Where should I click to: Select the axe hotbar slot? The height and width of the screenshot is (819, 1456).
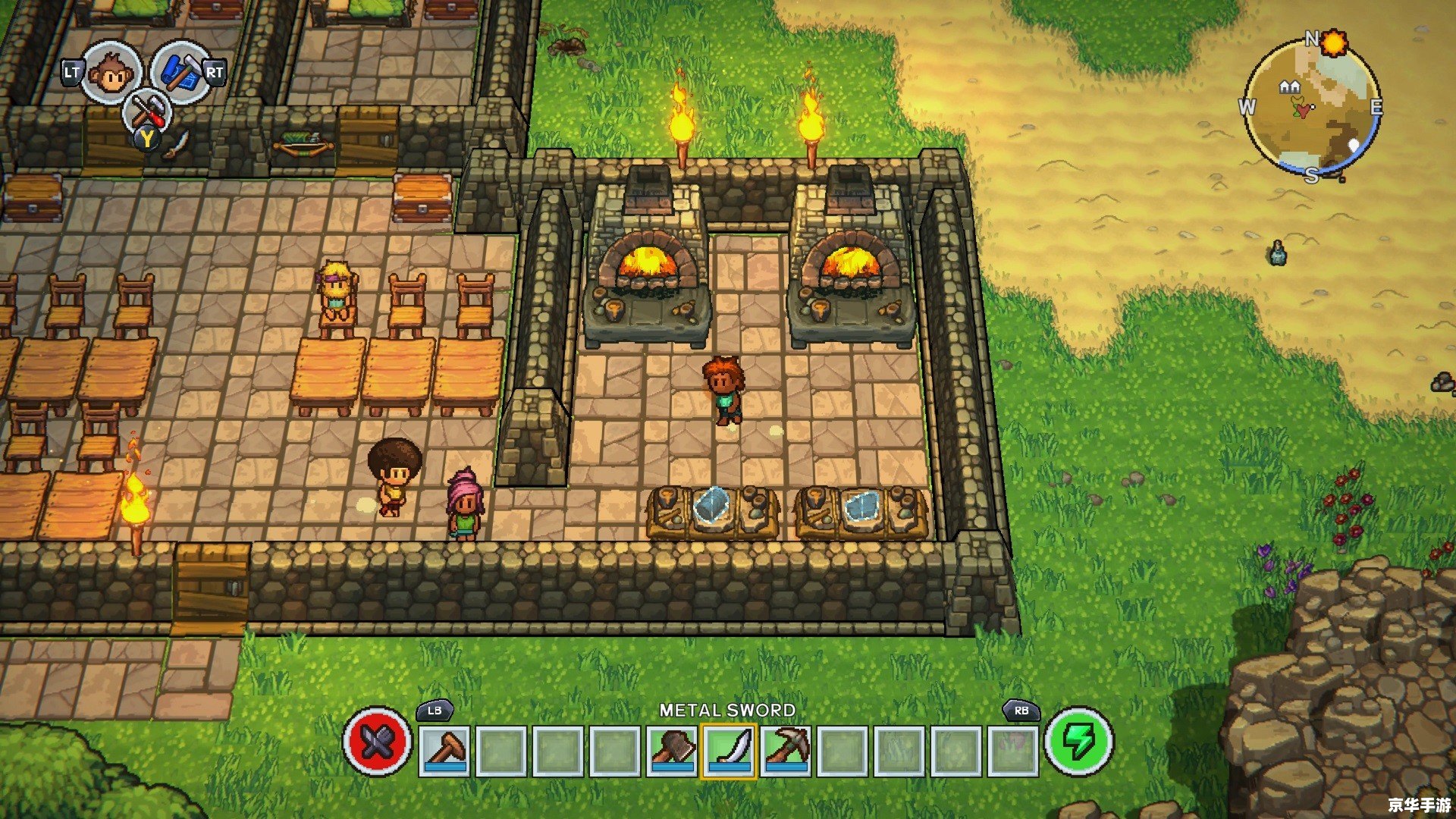(x=672, y=750)
